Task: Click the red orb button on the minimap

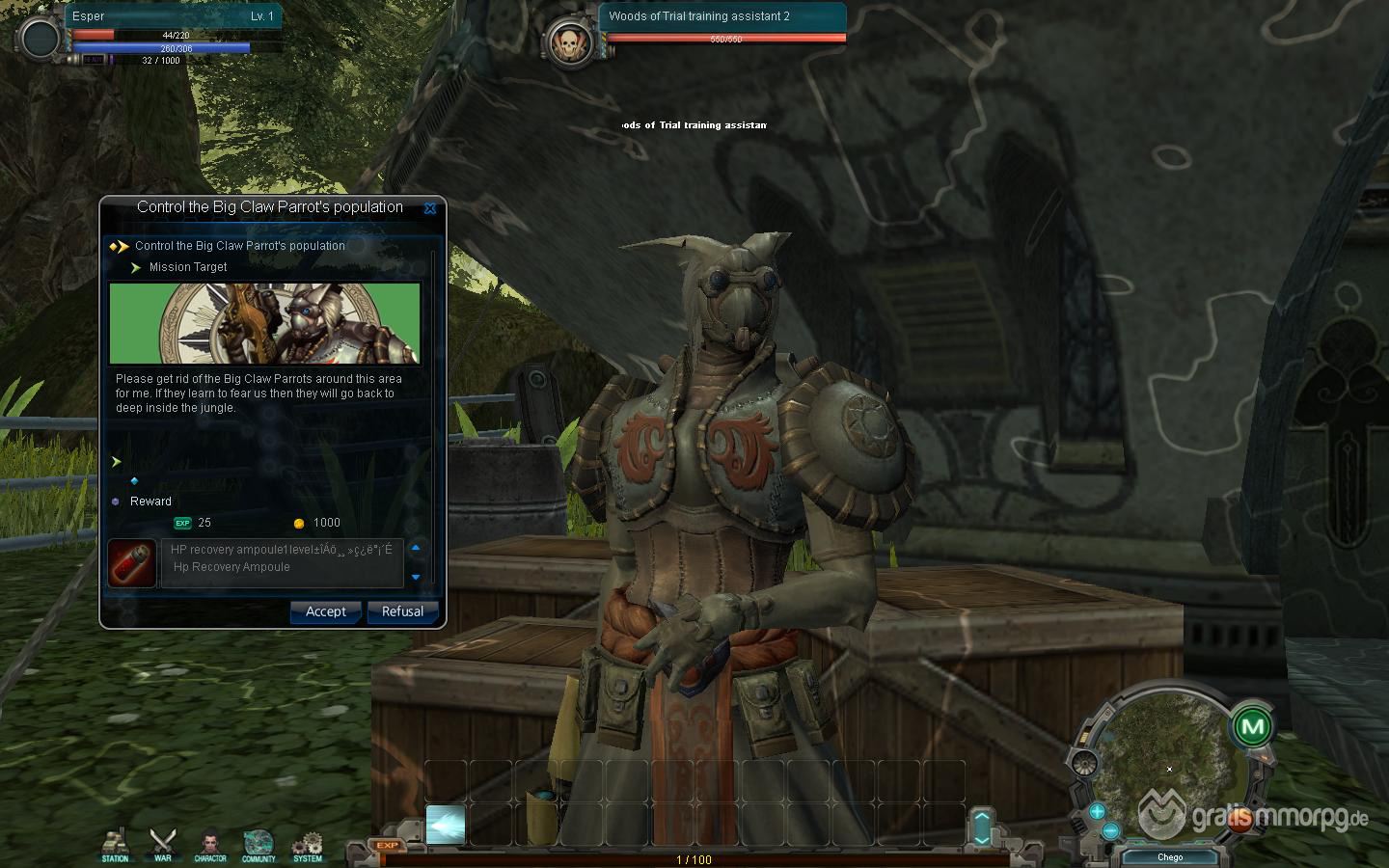Action: pyautogui.click(x=1242, y=822)
